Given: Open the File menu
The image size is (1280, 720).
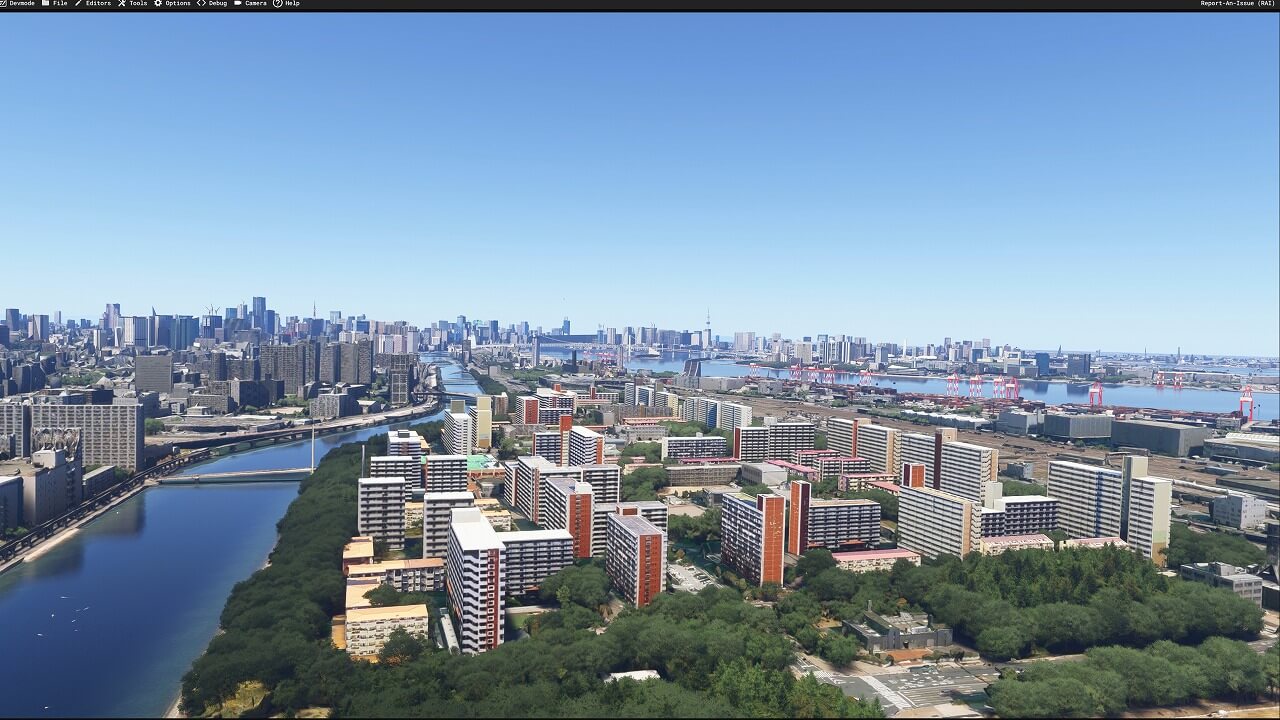Looking at the screenshot, I should click(x=59, y=4).
